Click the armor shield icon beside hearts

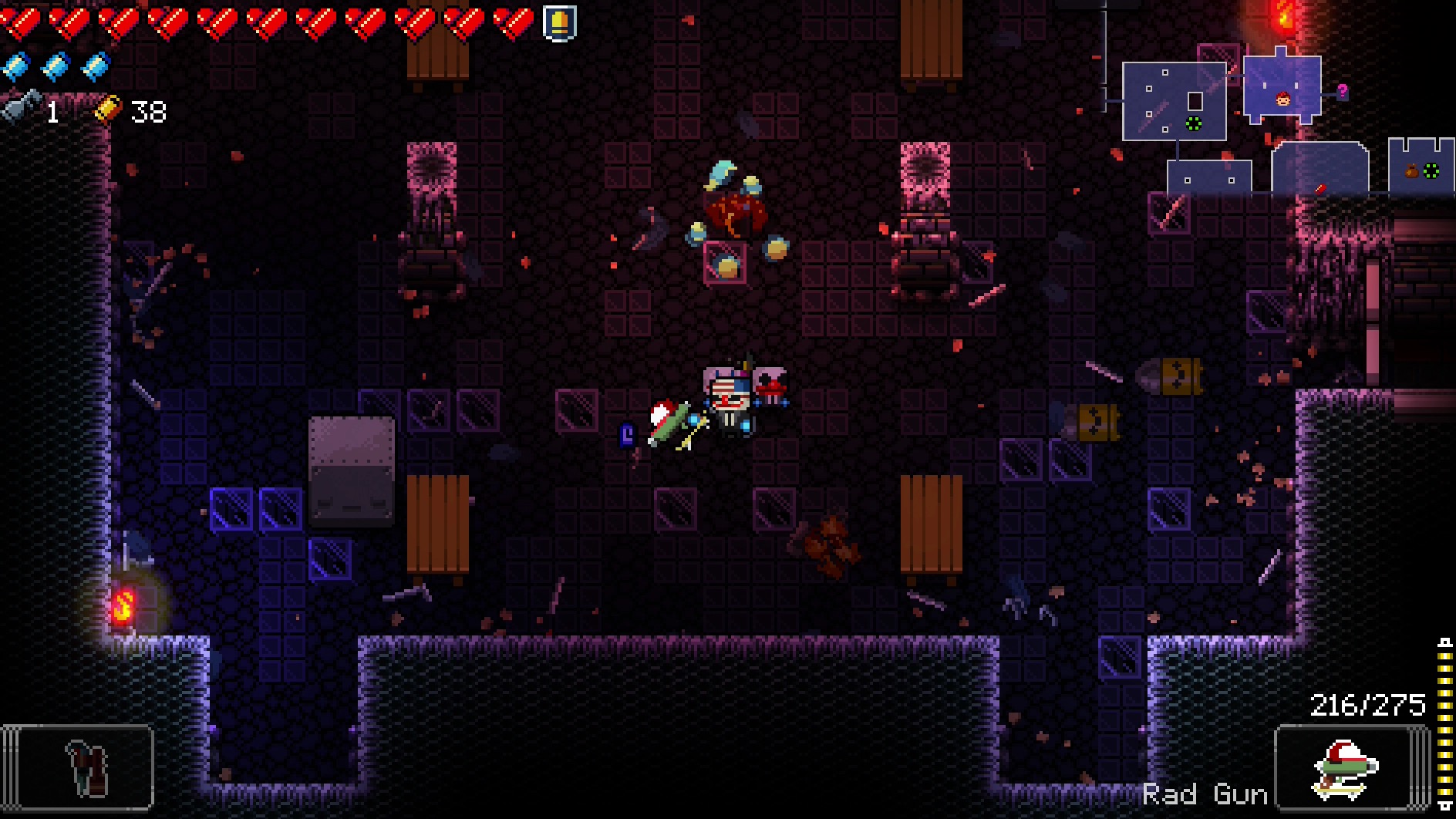click(x=559, y=22)
